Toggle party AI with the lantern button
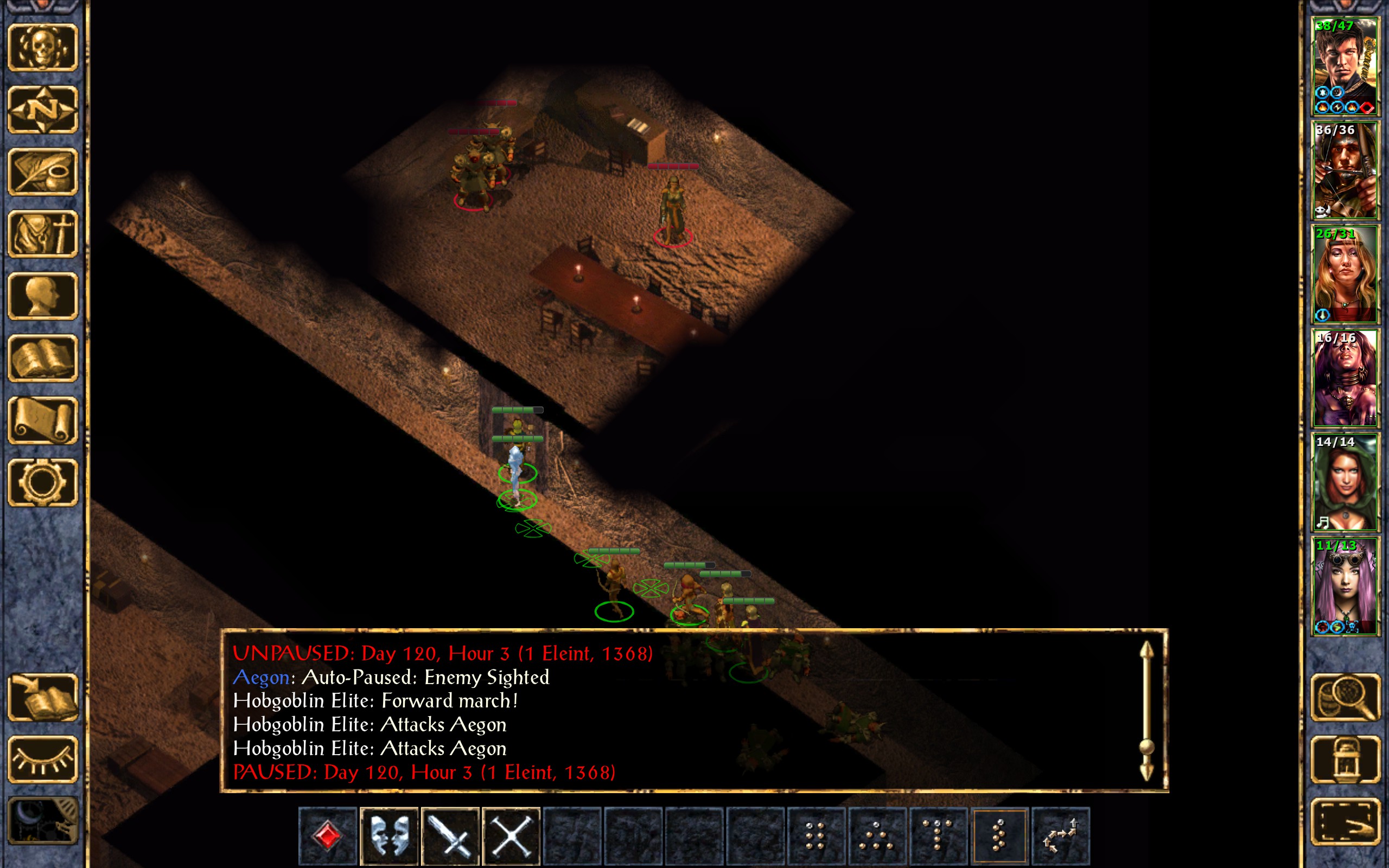This screenshot has height=868, width=1389. point(1345,759)
